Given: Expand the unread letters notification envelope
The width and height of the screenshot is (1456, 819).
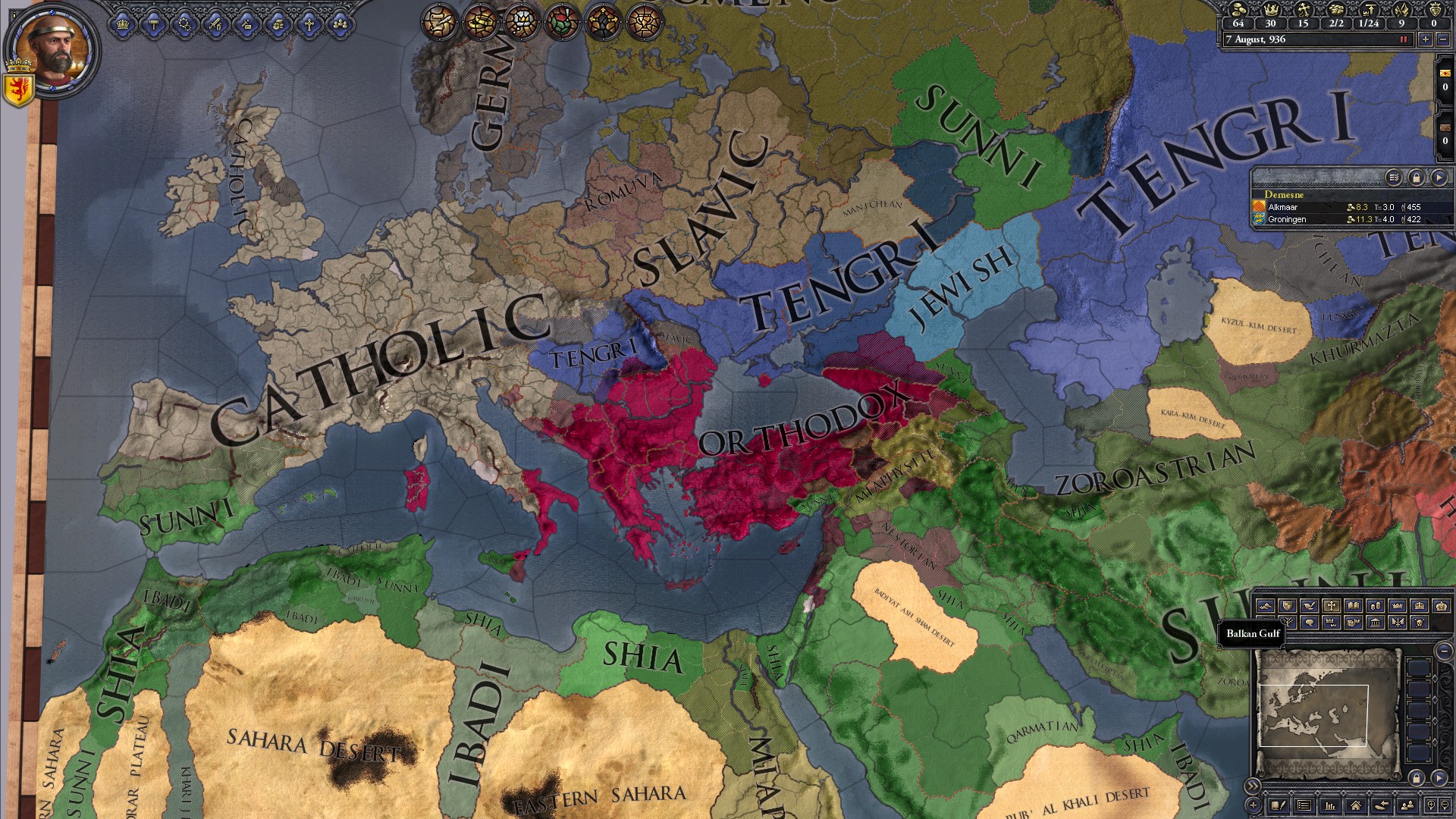Looking at the screenshot, I should click(1445, 74).
